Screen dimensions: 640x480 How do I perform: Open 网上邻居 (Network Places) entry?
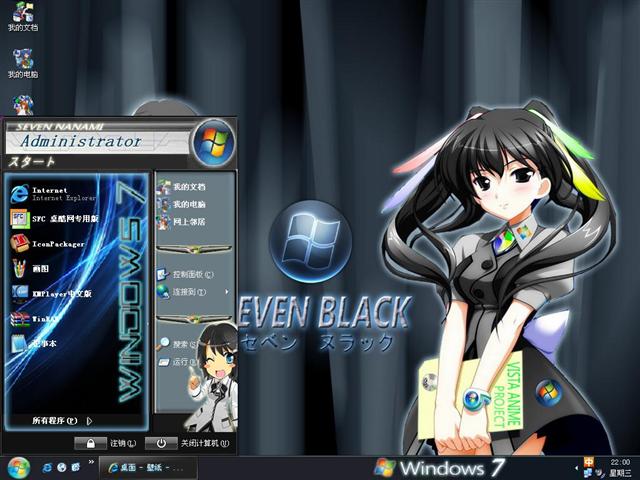click(187, 221)
